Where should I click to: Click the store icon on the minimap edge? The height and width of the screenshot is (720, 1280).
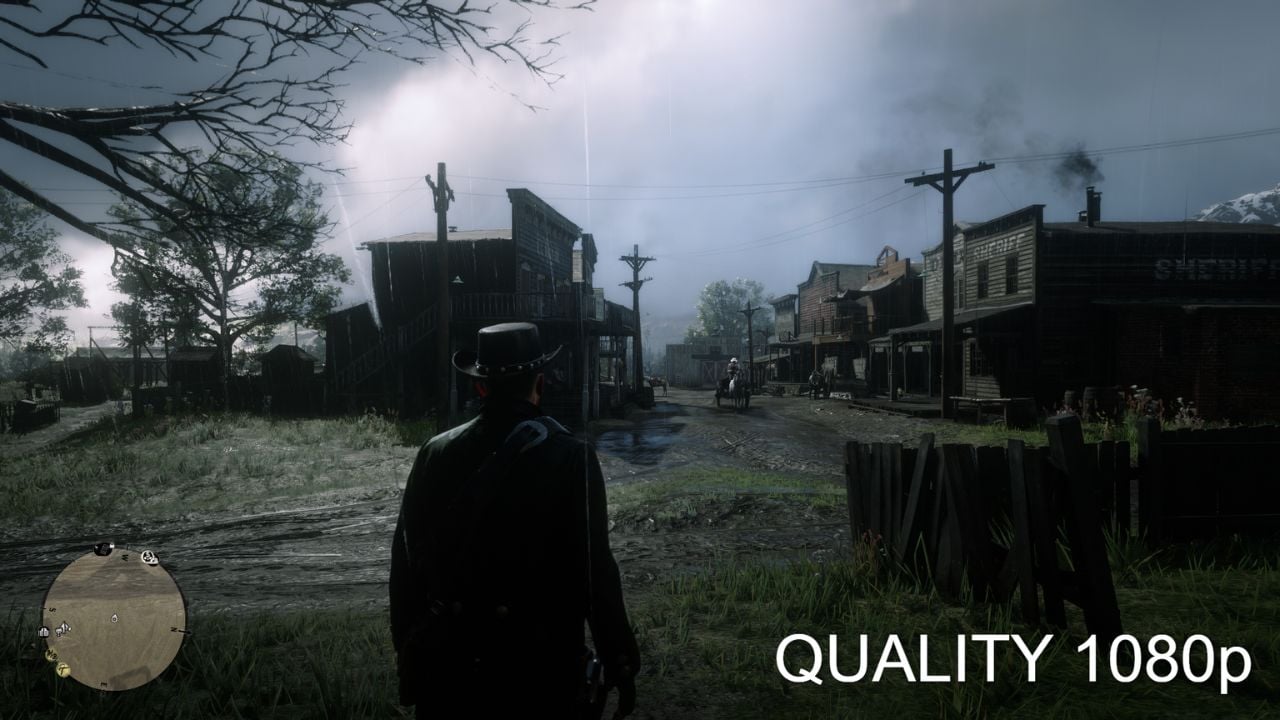tap(43, 632)
